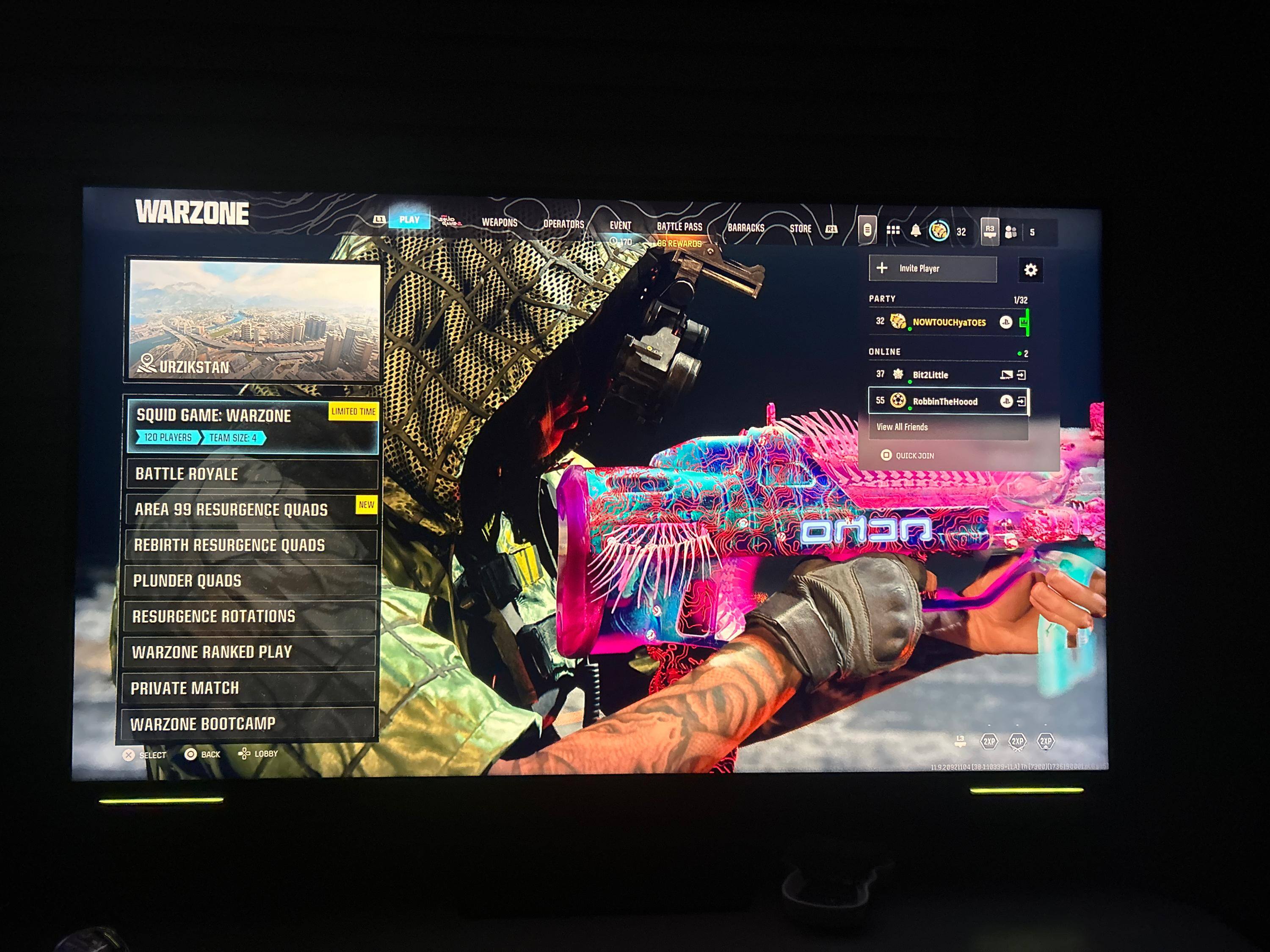
Task: Visit the Store tab
Action: (x=801, y=228)
